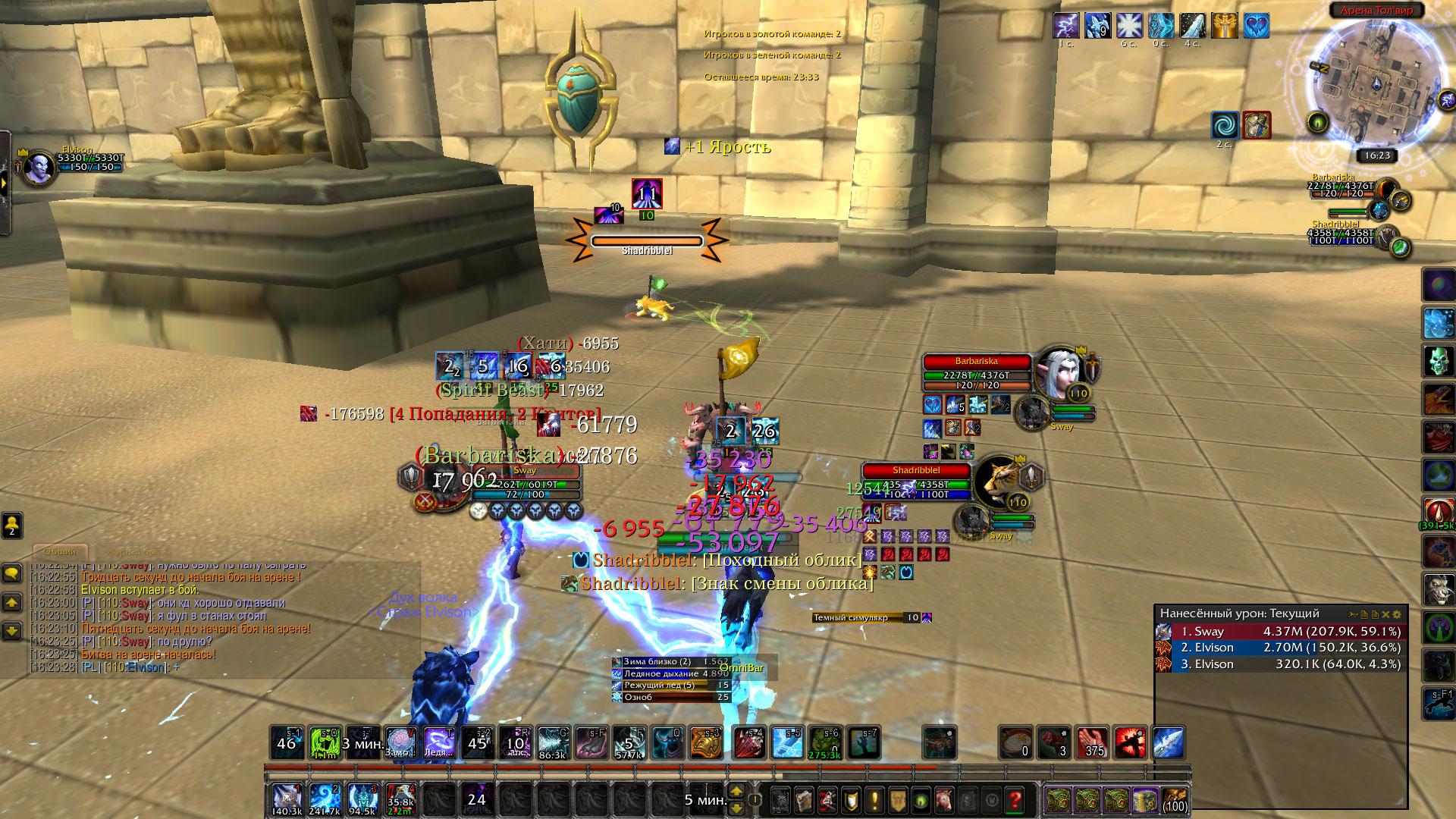Image resolution: width=1456 pixels, height=819 pixels.
Task: Open the yellow exclamation quest log button
Action: coord(874,799)
